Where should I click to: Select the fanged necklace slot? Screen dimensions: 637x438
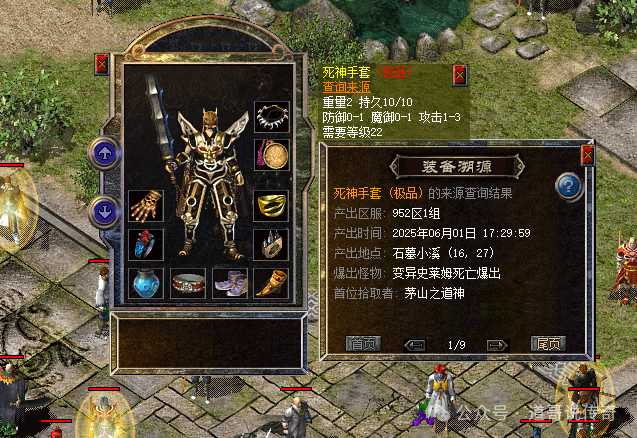[x=271, y=117]
